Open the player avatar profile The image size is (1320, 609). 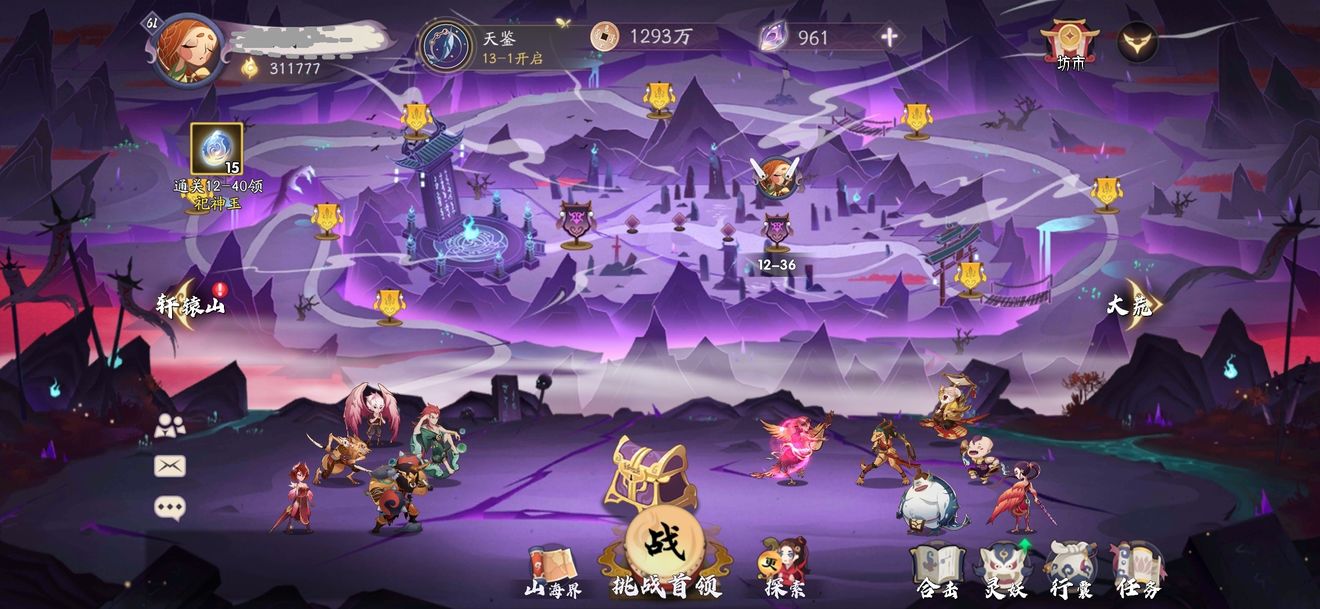click(x=189, y=48)
